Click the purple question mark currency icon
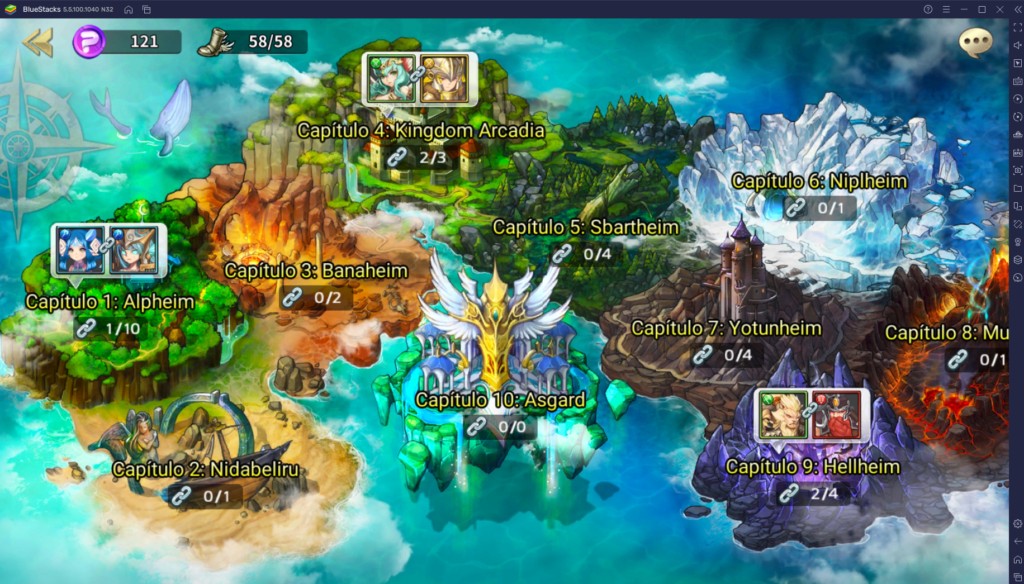Image resolution: width=1024 pixels, height=584 pixels. point(89,42)
